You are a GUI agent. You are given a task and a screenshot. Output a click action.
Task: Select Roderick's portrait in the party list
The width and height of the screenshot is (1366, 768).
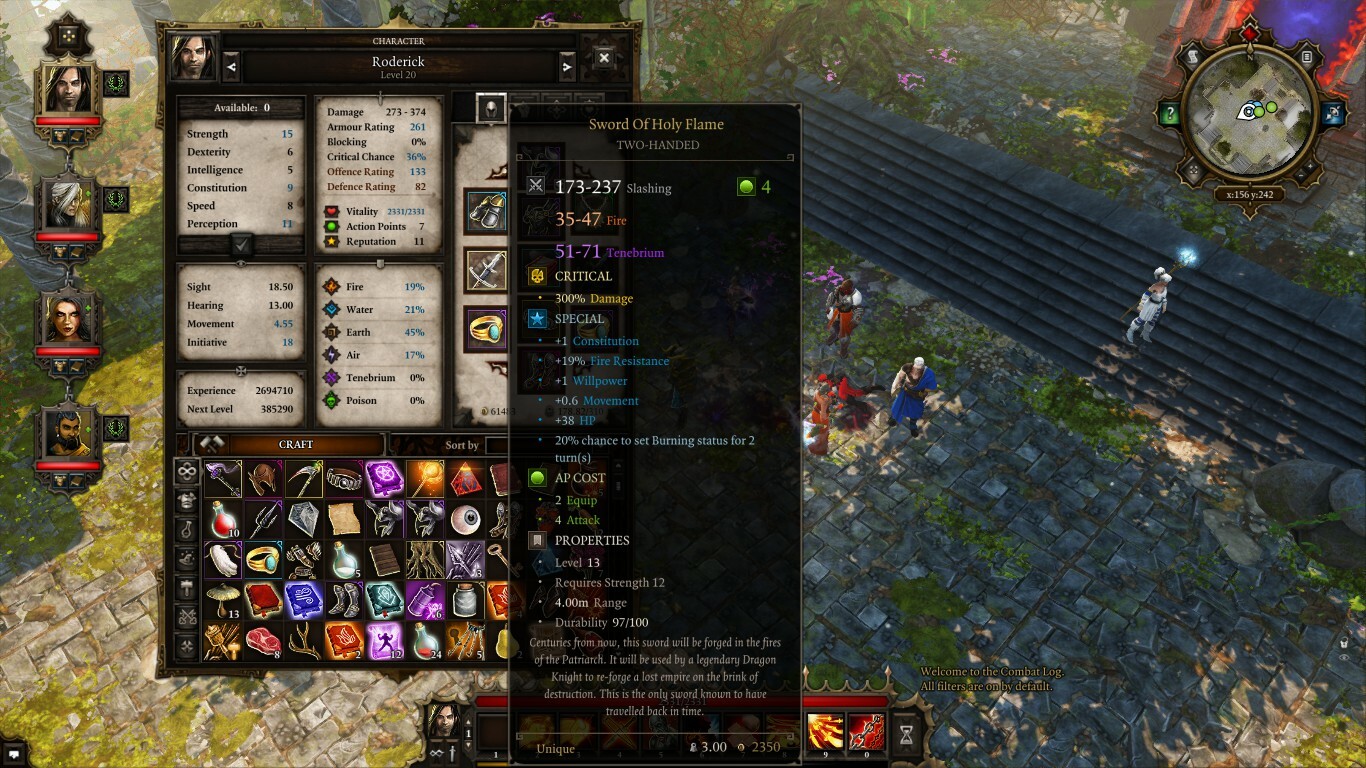(x=68, y=89)
